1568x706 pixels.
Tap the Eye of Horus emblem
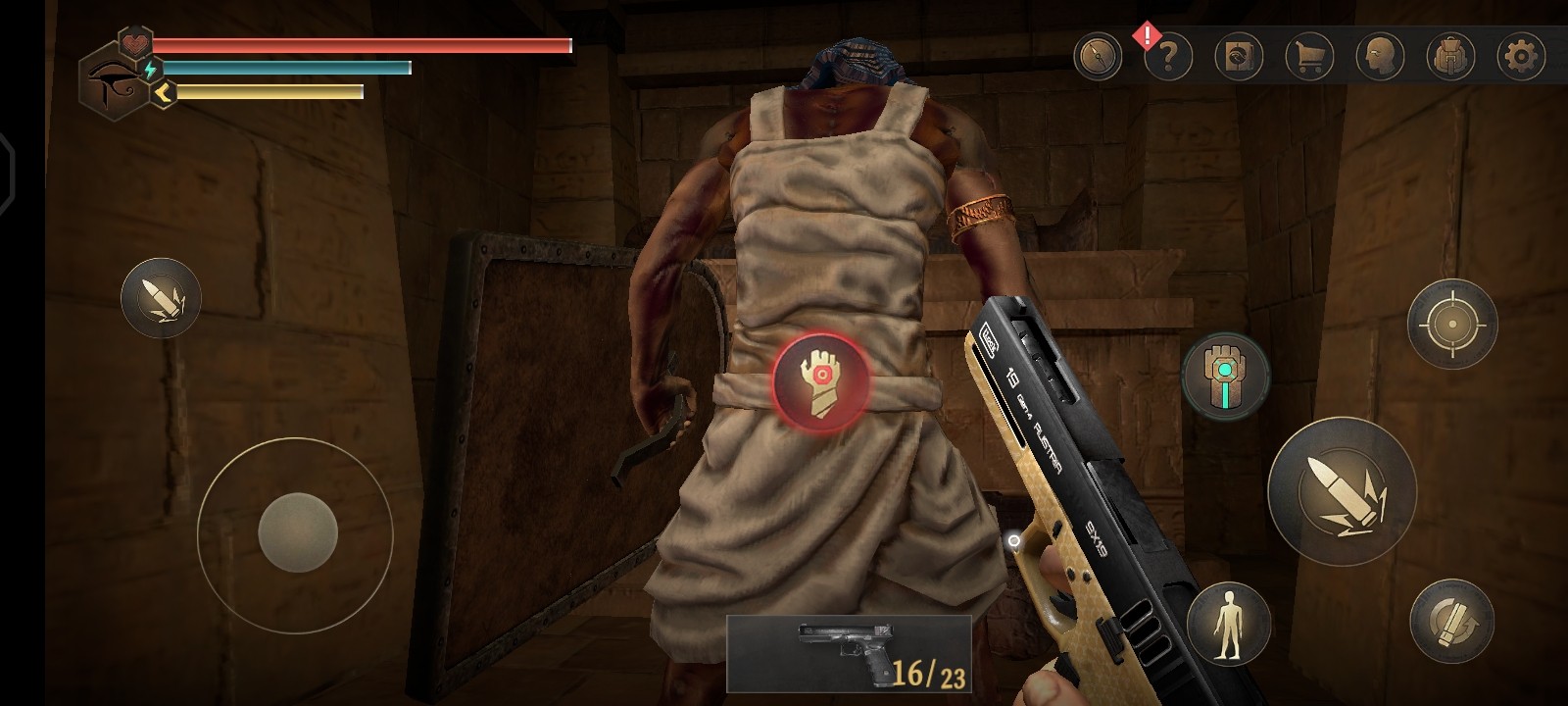click(114, 83)
